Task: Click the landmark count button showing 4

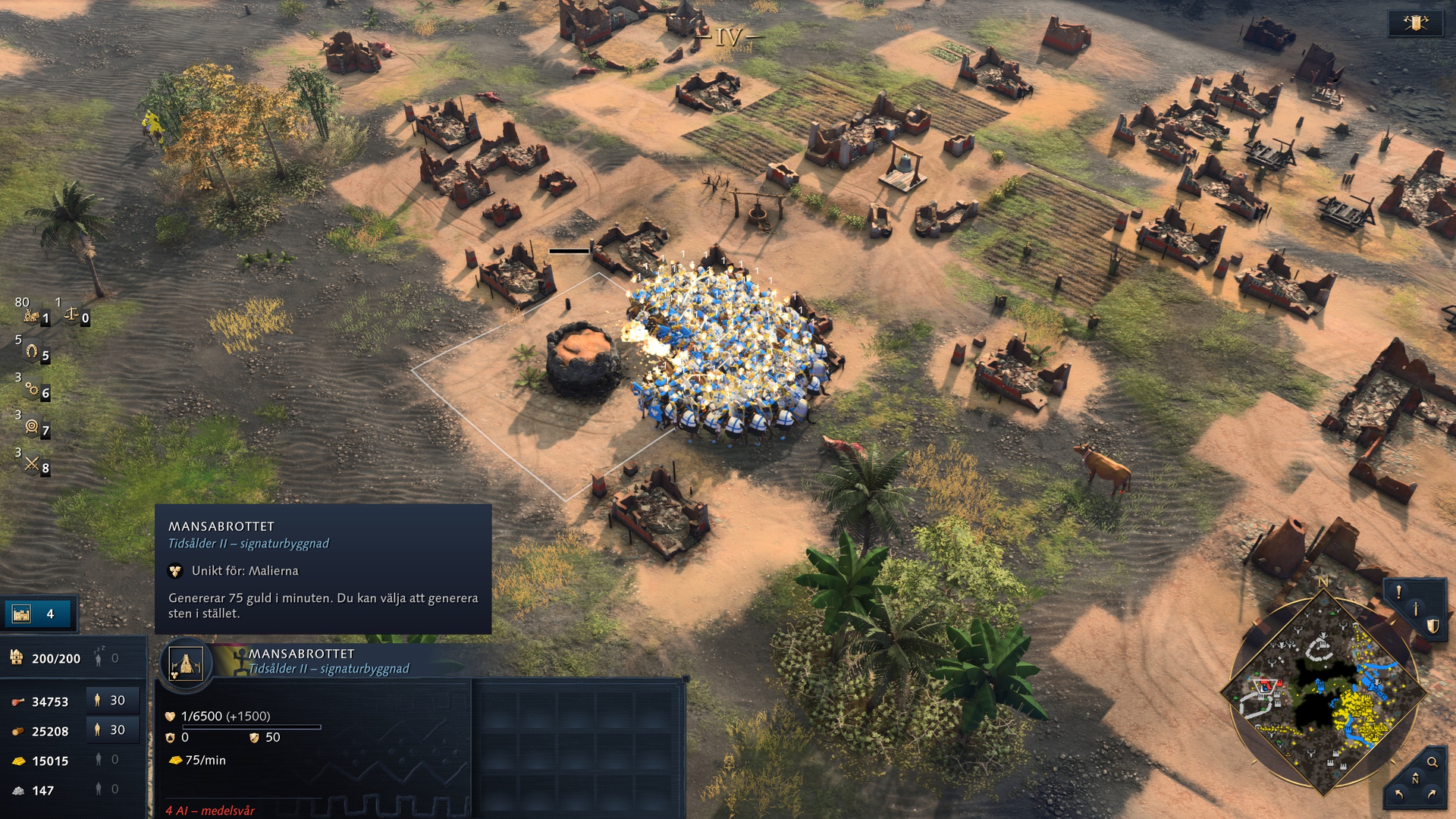Action: 39,613
